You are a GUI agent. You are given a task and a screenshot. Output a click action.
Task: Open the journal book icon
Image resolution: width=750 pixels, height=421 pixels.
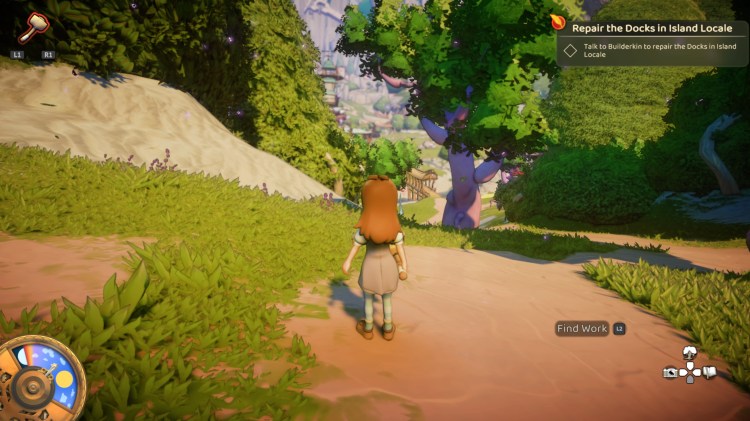[x=709, y=373]
